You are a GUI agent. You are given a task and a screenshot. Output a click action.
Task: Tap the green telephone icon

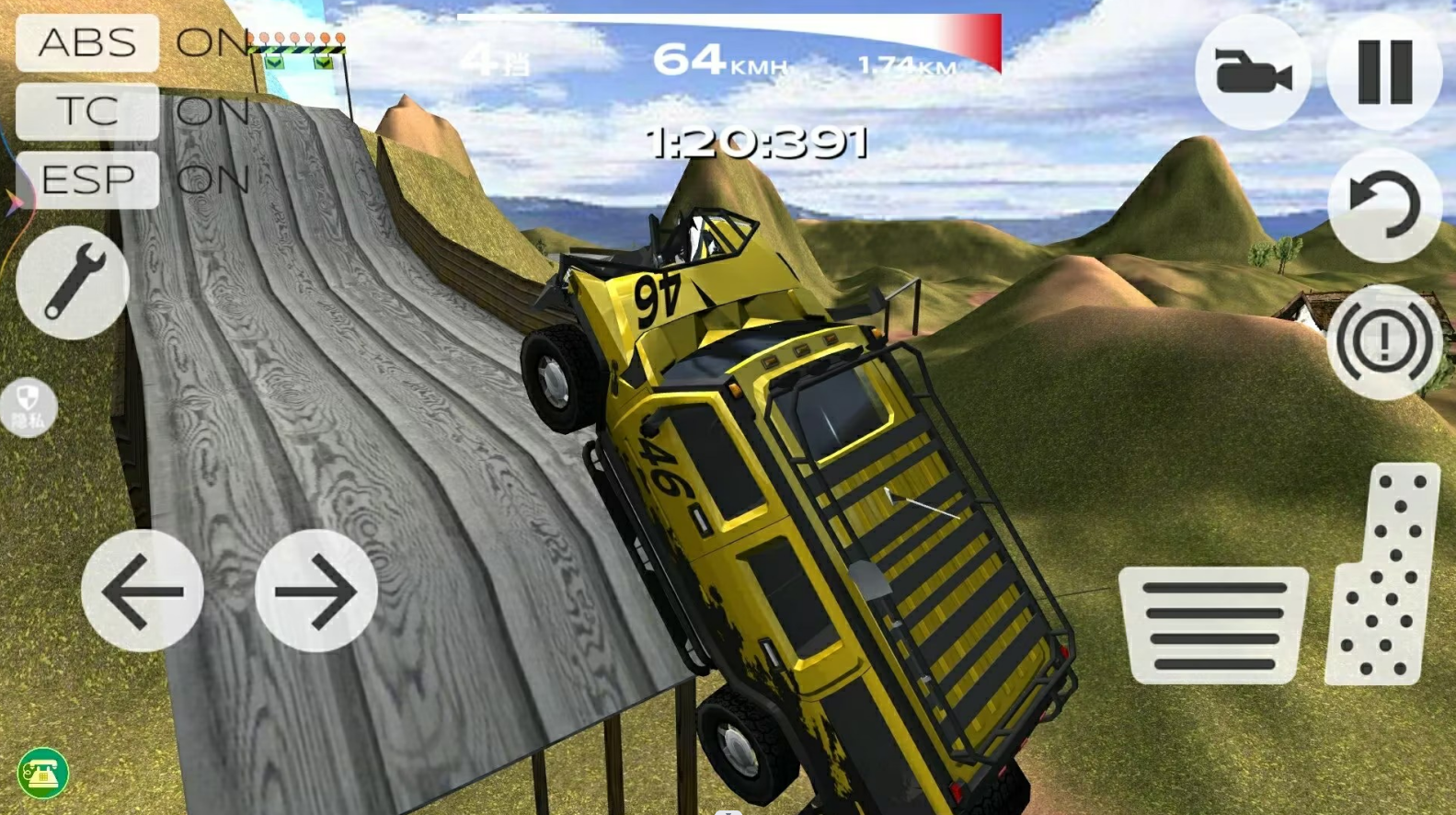pos(42,773)
